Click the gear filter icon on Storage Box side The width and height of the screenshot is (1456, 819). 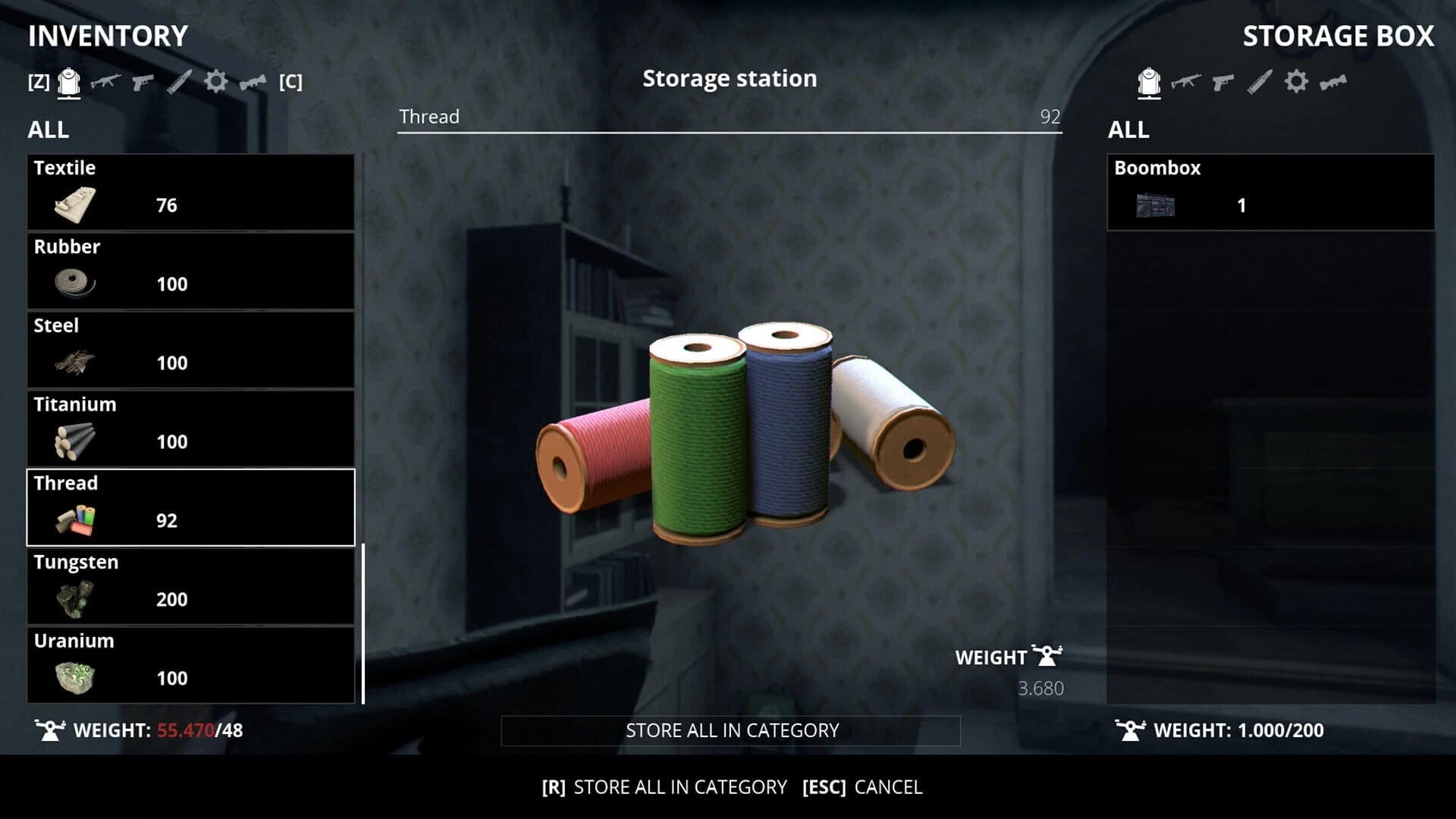pos(1298,83)
